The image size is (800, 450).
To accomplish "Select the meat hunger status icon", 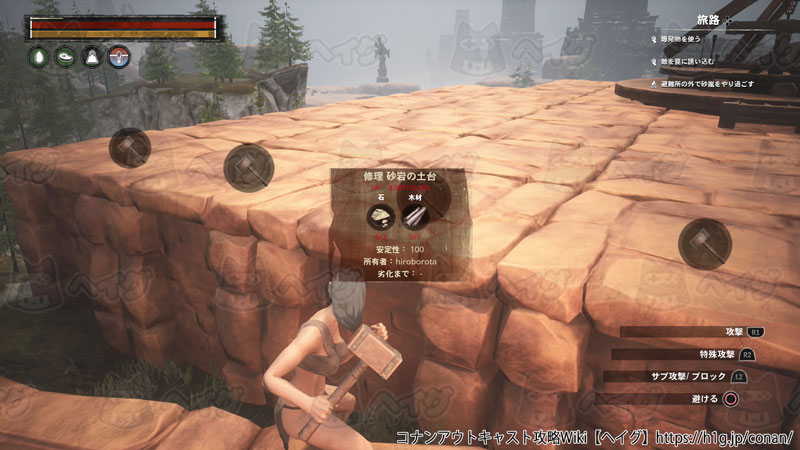I will click(x=65, y=57).
